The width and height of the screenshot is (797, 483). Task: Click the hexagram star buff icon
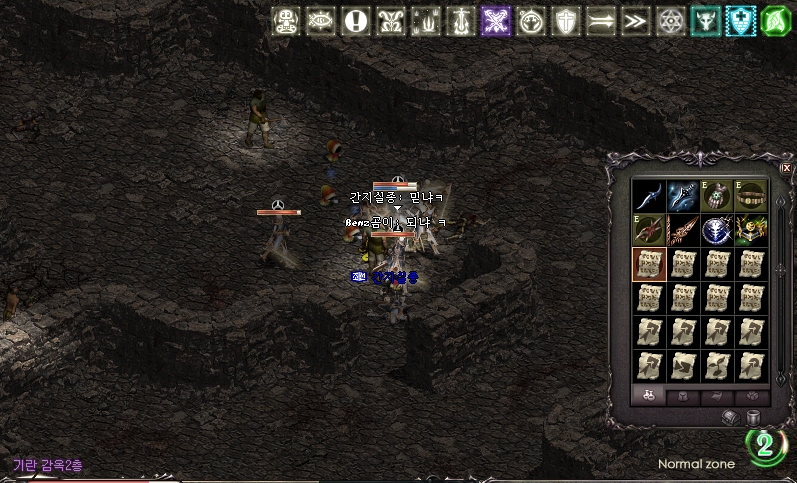point(670,20)
